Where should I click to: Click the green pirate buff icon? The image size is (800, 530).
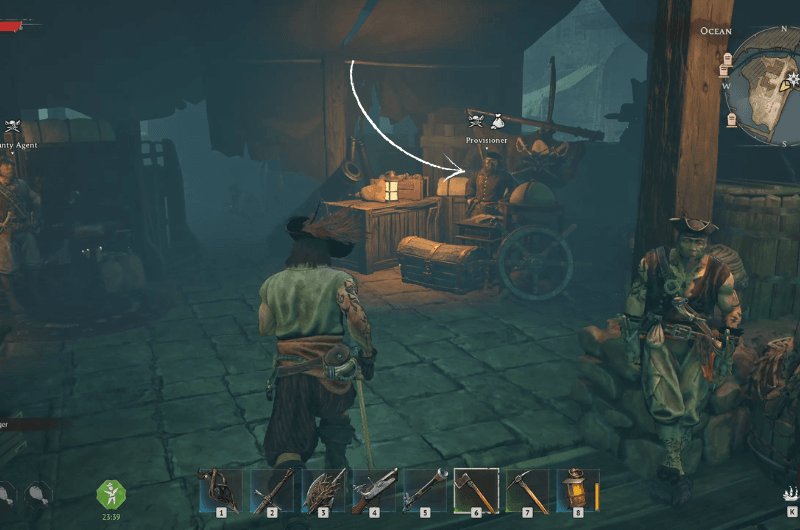click(110, 494)
